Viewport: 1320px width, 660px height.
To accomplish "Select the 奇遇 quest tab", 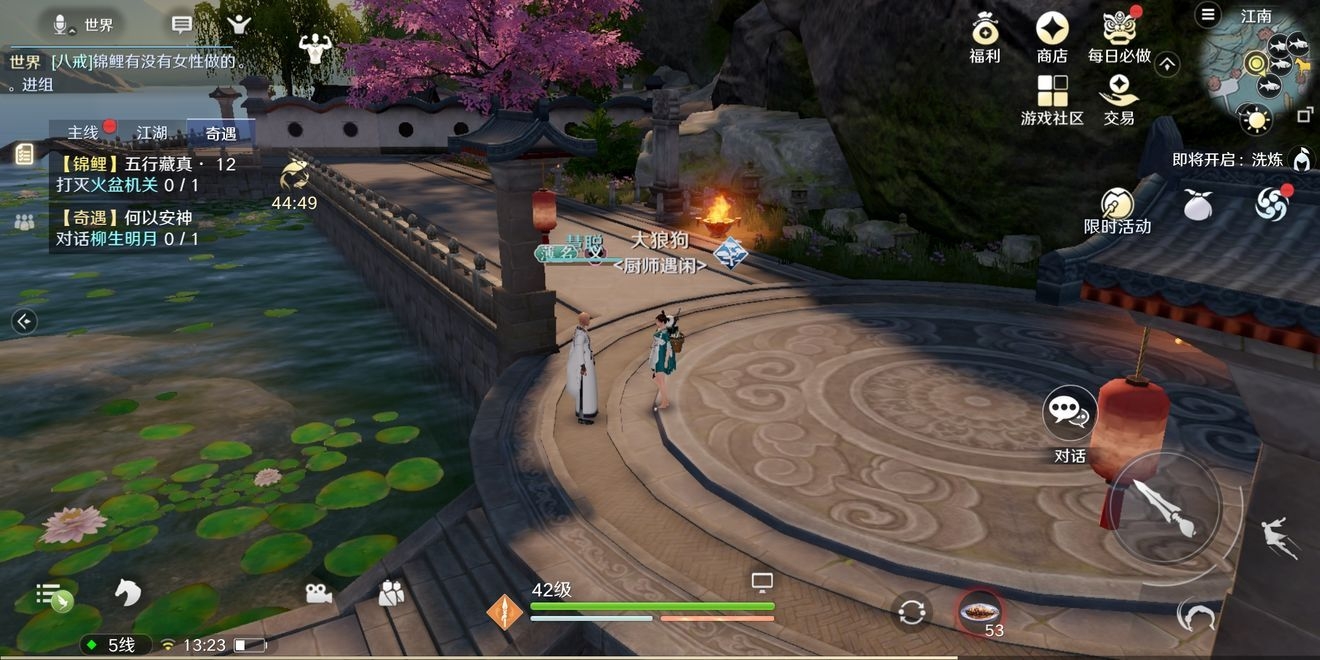I will 221,132.
